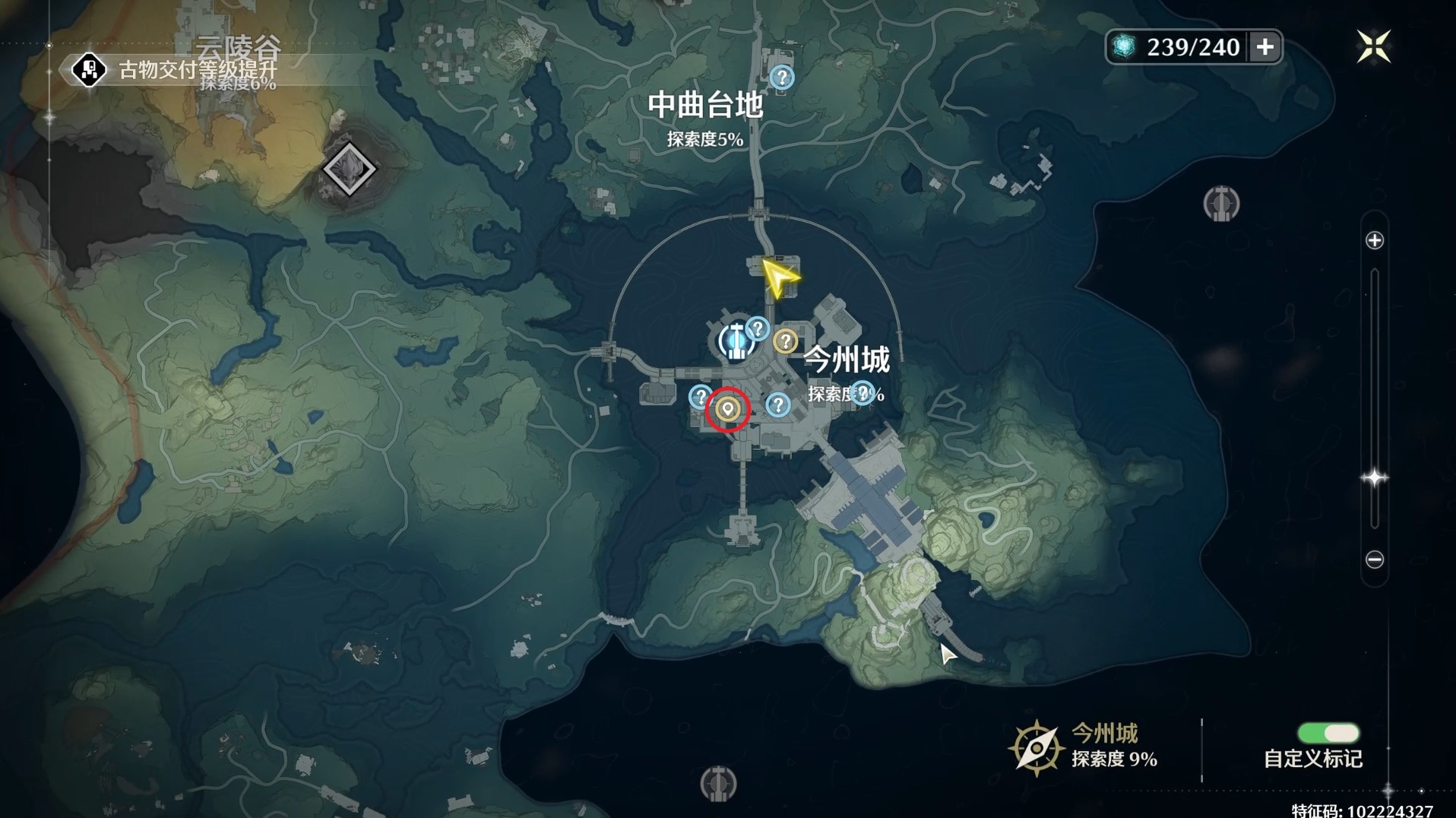Click the plus next to the 239/240 counter
The width and height of the screenshot is (1456, 818).
pyautogui.click(x=1264, y=46)
